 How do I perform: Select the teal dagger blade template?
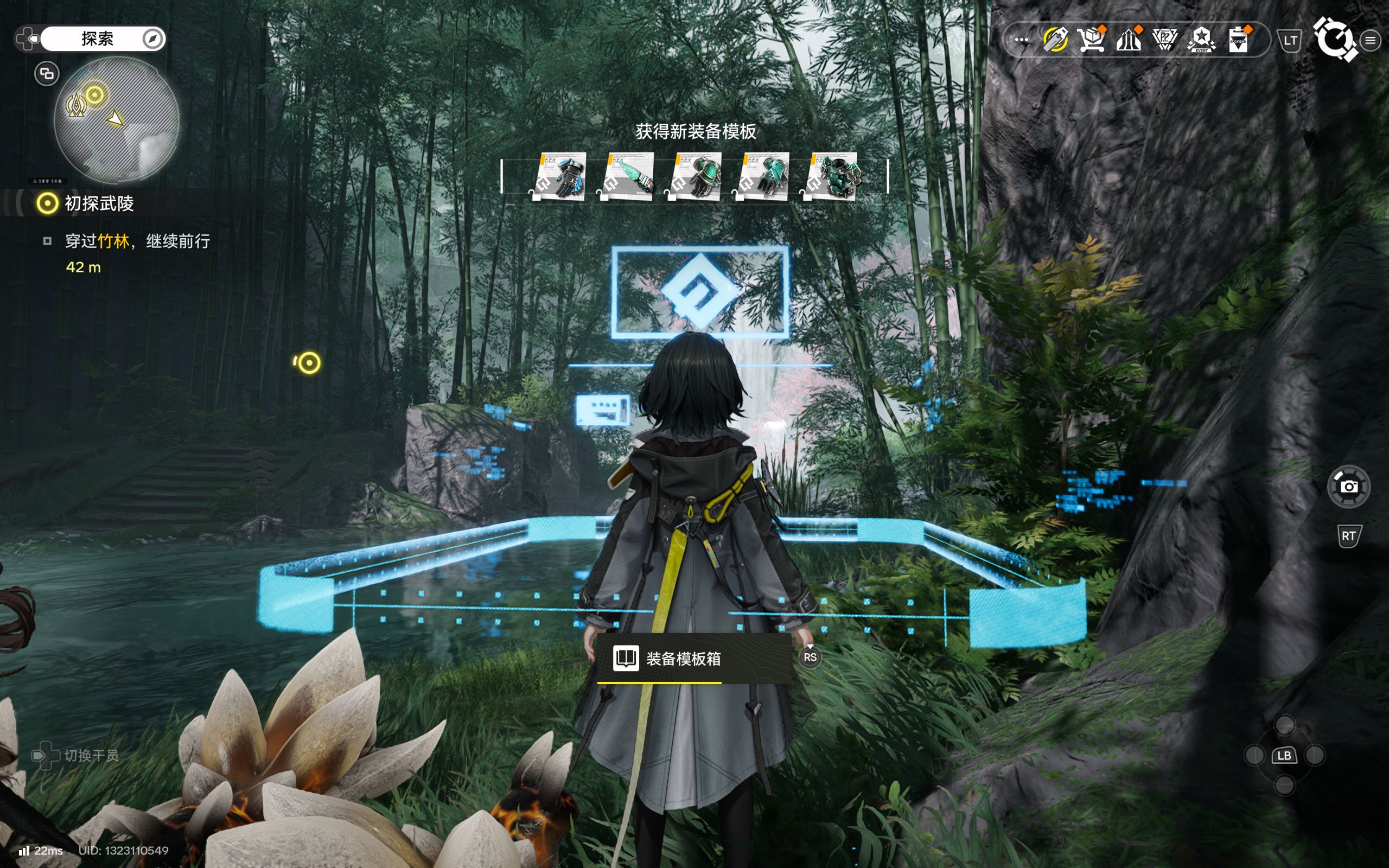(628, 176)
